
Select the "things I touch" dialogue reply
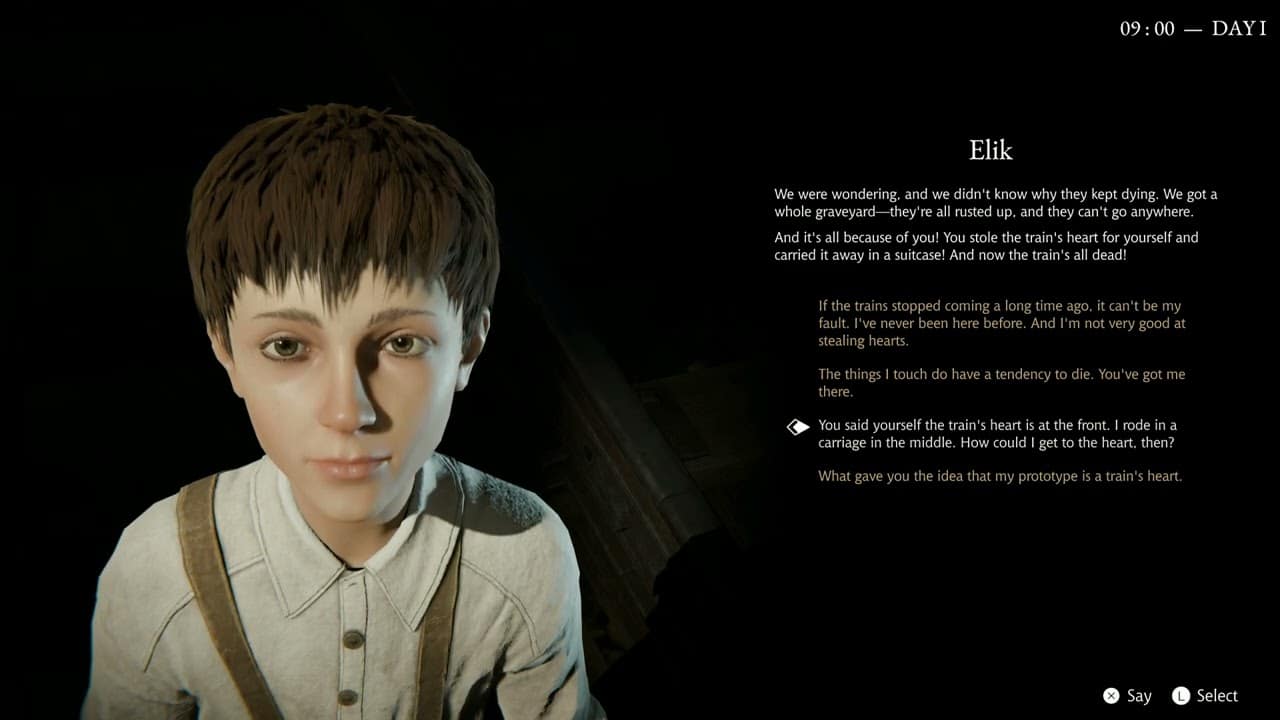(x=1000, y=383)
